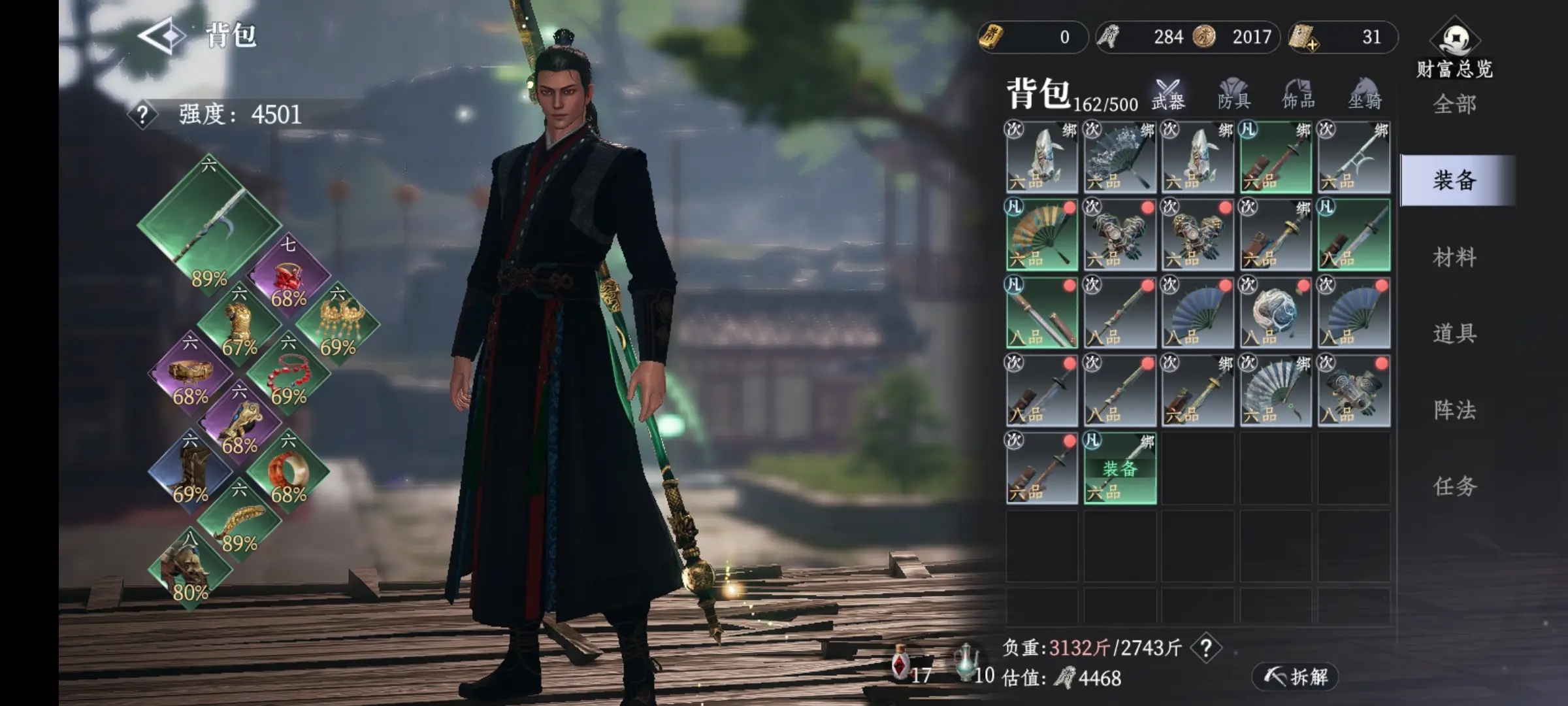1568x706 pixels.
Task: Choose the gold-patterned fan in the bag
Action: coord(1041,235)
